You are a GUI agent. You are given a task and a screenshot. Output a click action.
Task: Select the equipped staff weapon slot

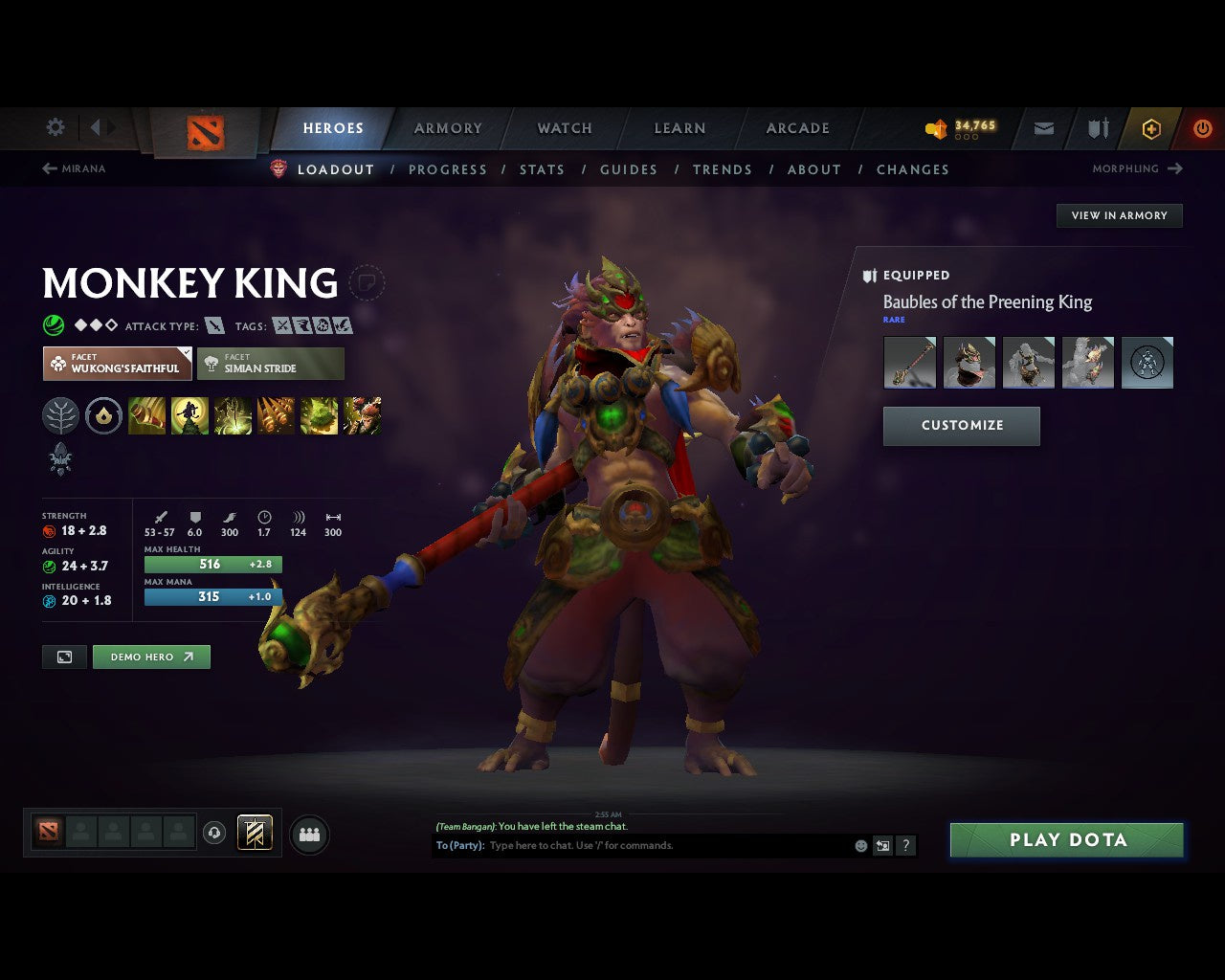(x=909, y=362)
